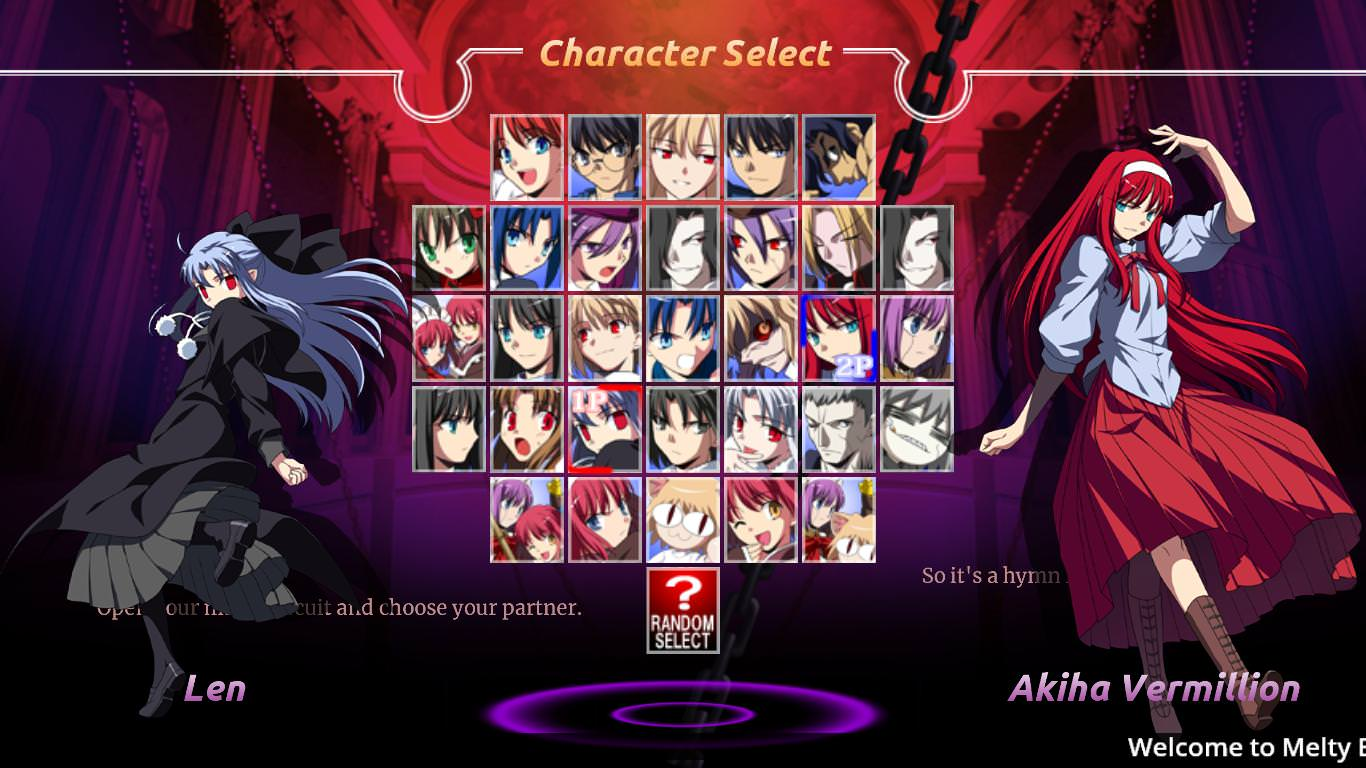Pick the purple-haired character with red eyes

pos(761,248)
